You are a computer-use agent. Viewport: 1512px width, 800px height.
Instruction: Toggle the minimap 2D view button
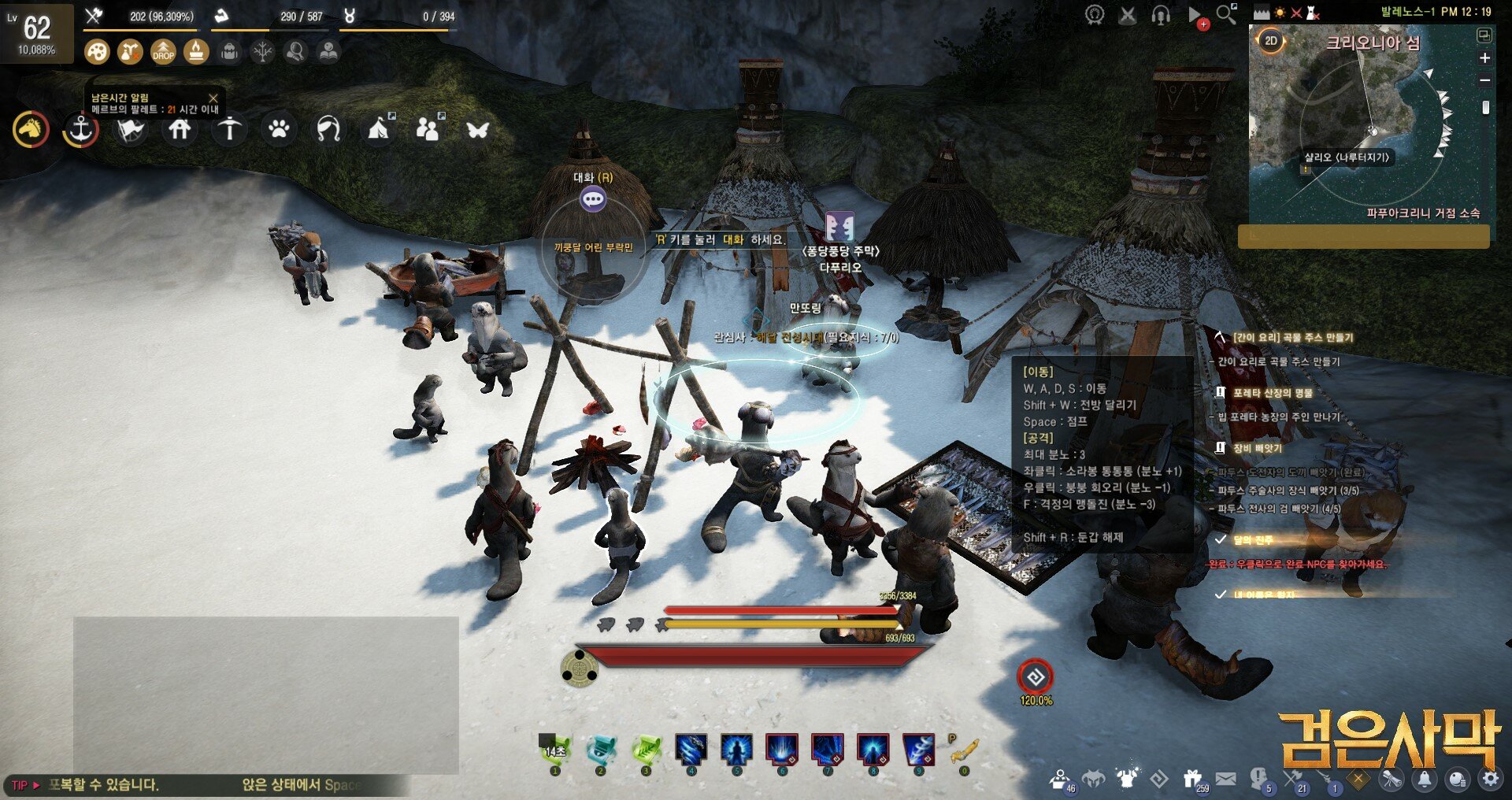point(1270,41)
